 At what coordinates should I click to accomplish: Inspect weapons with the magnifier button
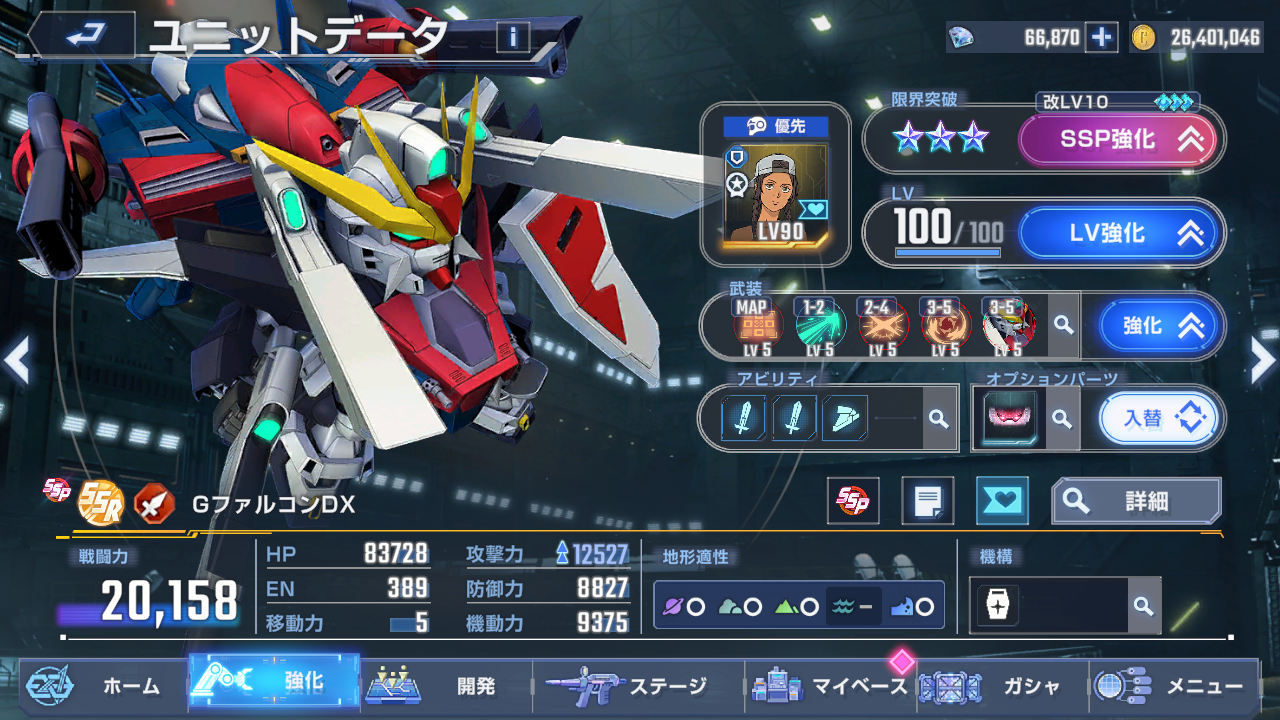coord(1064,326)
